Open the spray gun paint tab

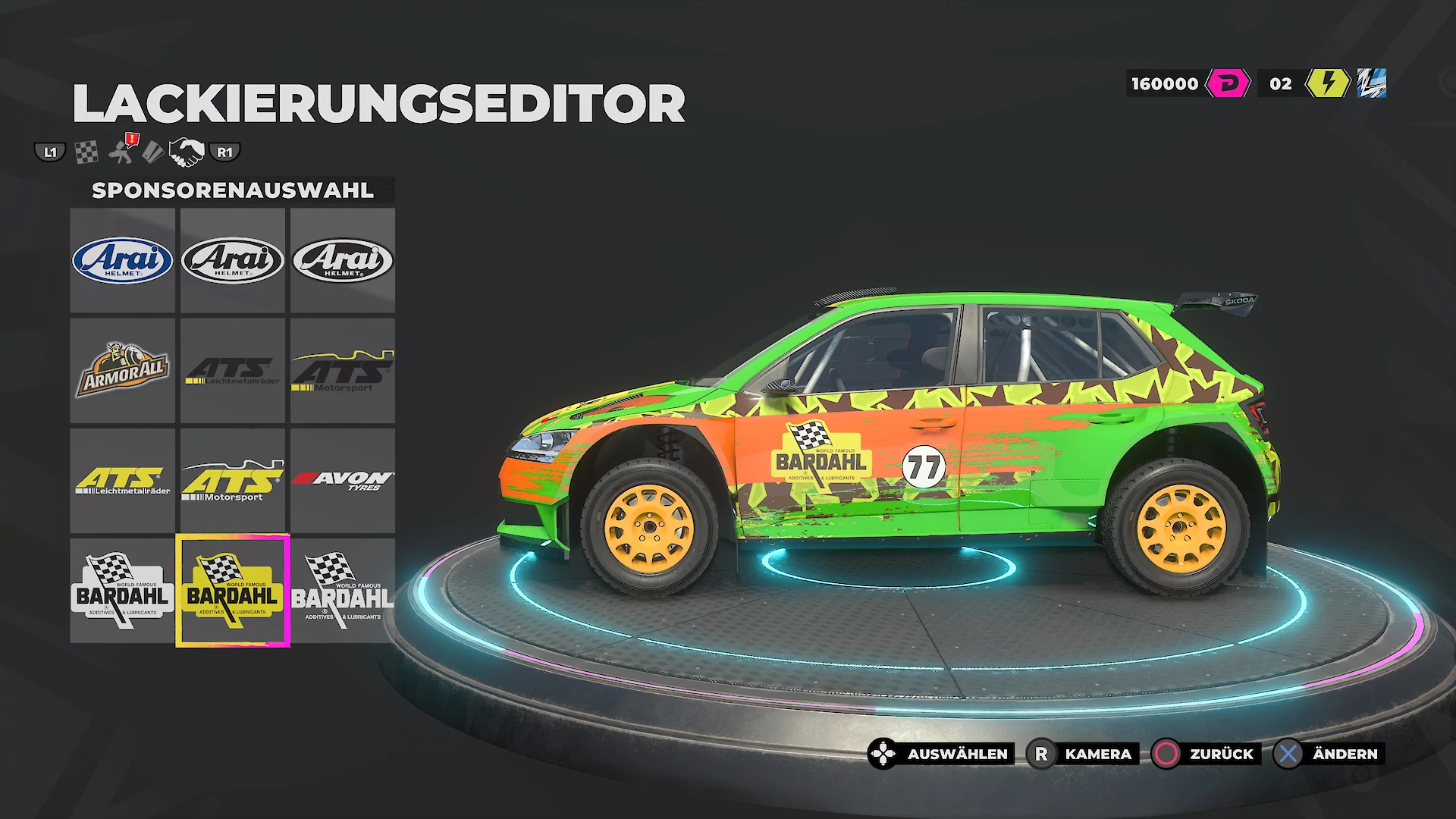click(x=122, y=151)
